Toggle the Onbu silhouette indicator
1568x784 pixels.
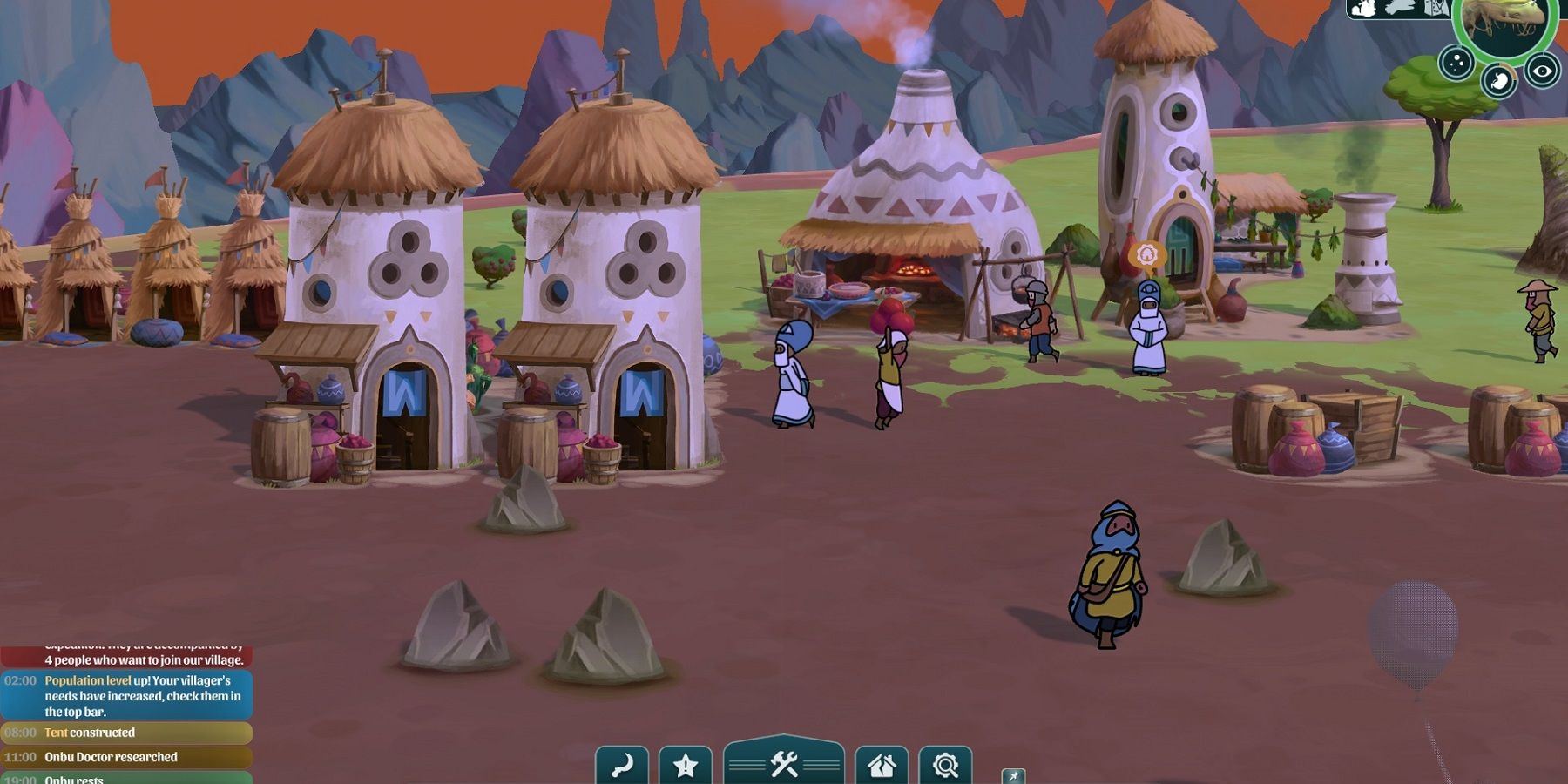1399,8
